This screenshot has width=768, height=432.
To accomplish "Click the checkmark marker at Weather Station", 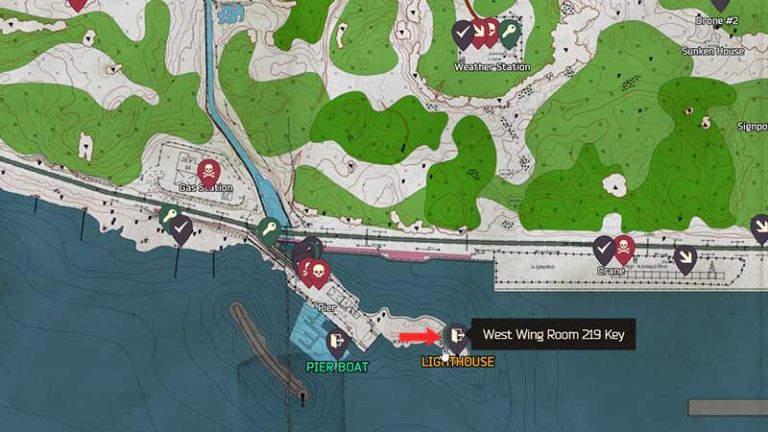I will pyautogui.click(x=462, y=33).
